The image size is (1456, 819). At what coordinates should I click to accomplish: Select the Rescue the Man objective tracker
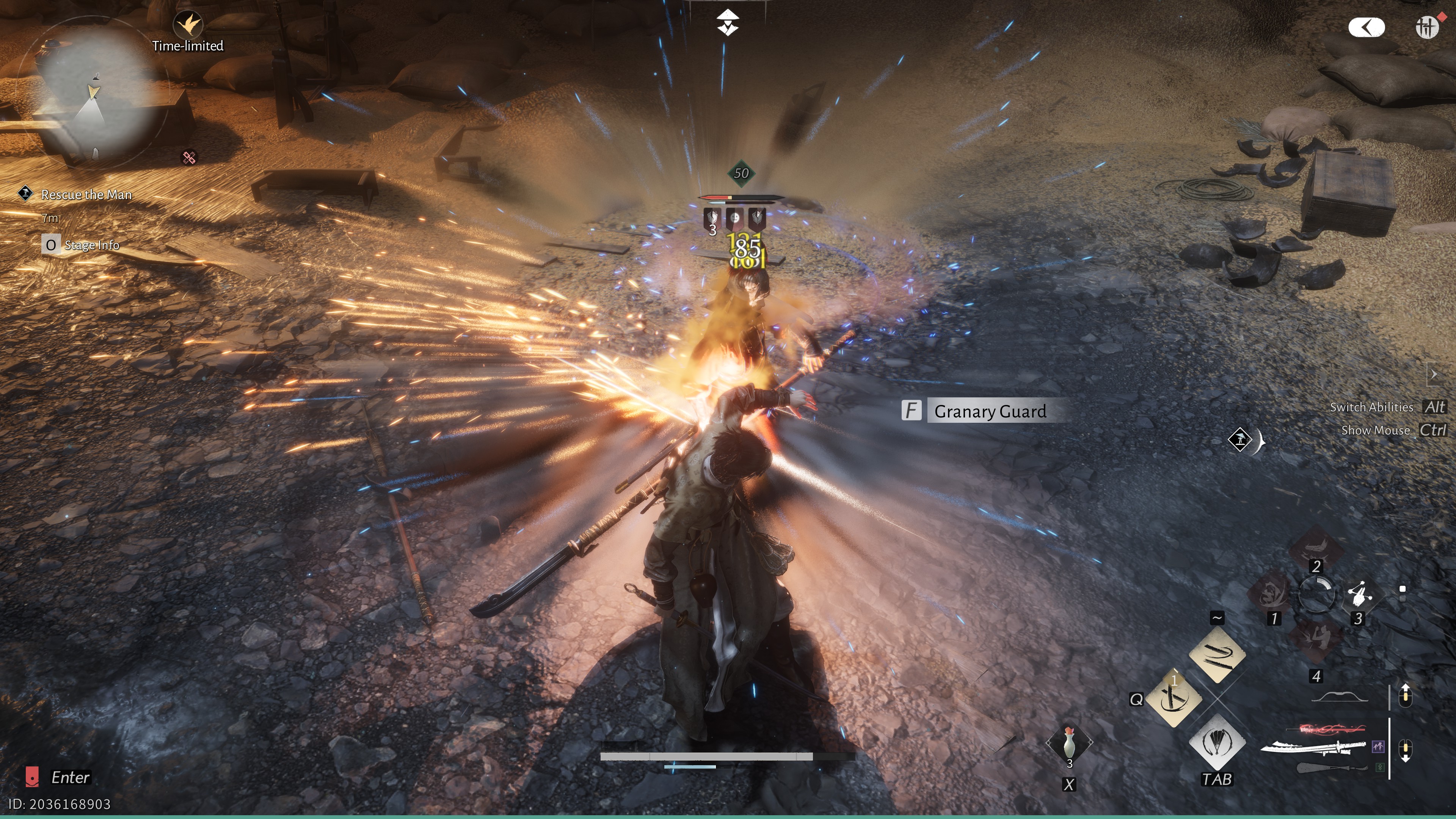click(86, 195)
